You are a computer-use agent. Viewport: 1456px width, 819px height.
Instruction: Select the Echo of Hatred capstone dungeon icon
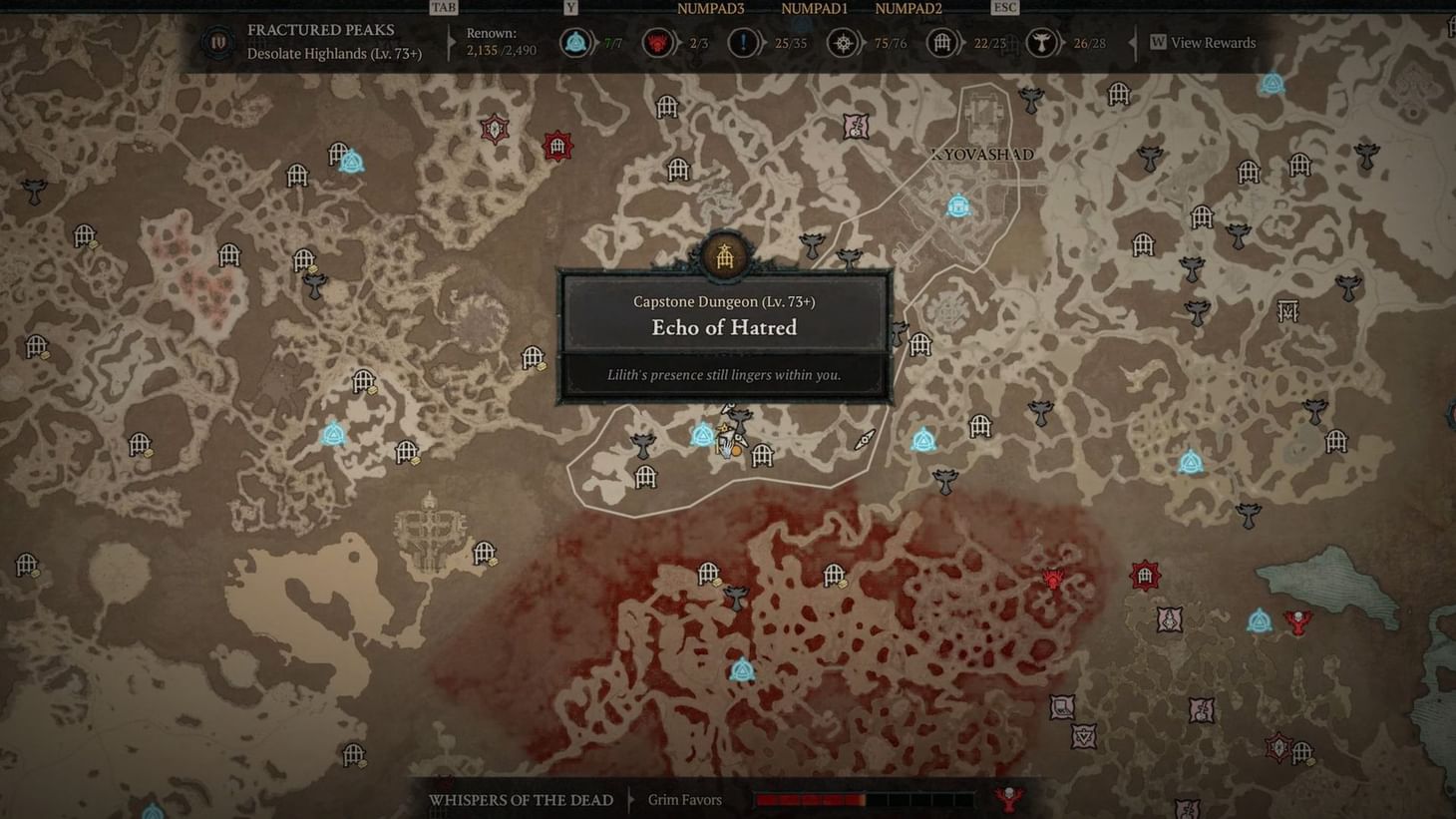[x=725, y=256]
